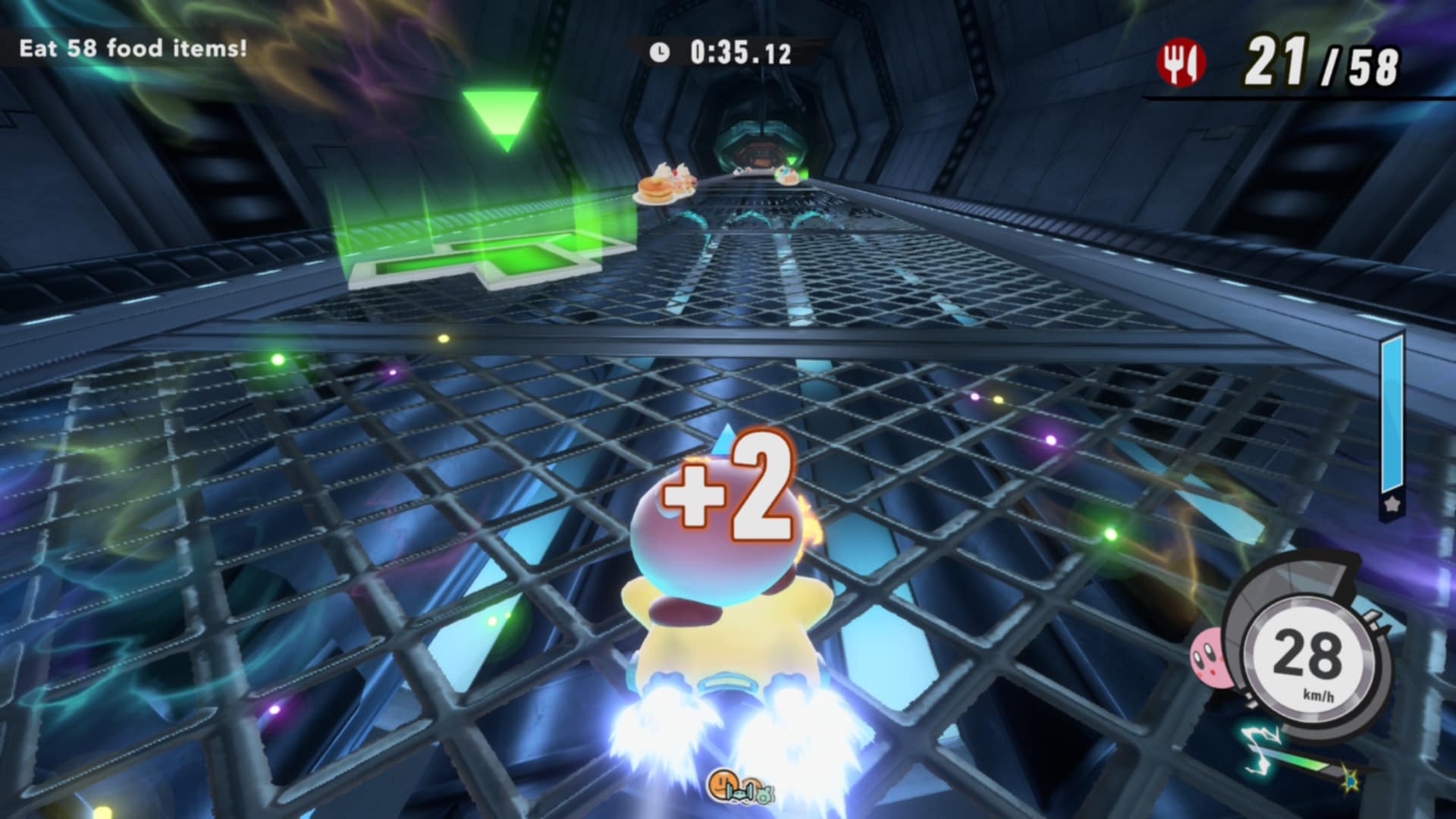Select the red fork and knife food icon
Screen dimensions: 1456x819
click(1180, 62)
